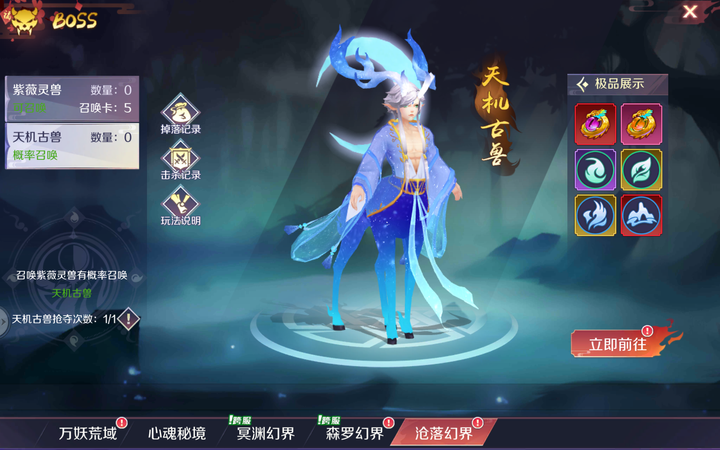Screen dimensions: 720x450
Task: Open the 冥渊幻界 tab
Action: point(265,433)
